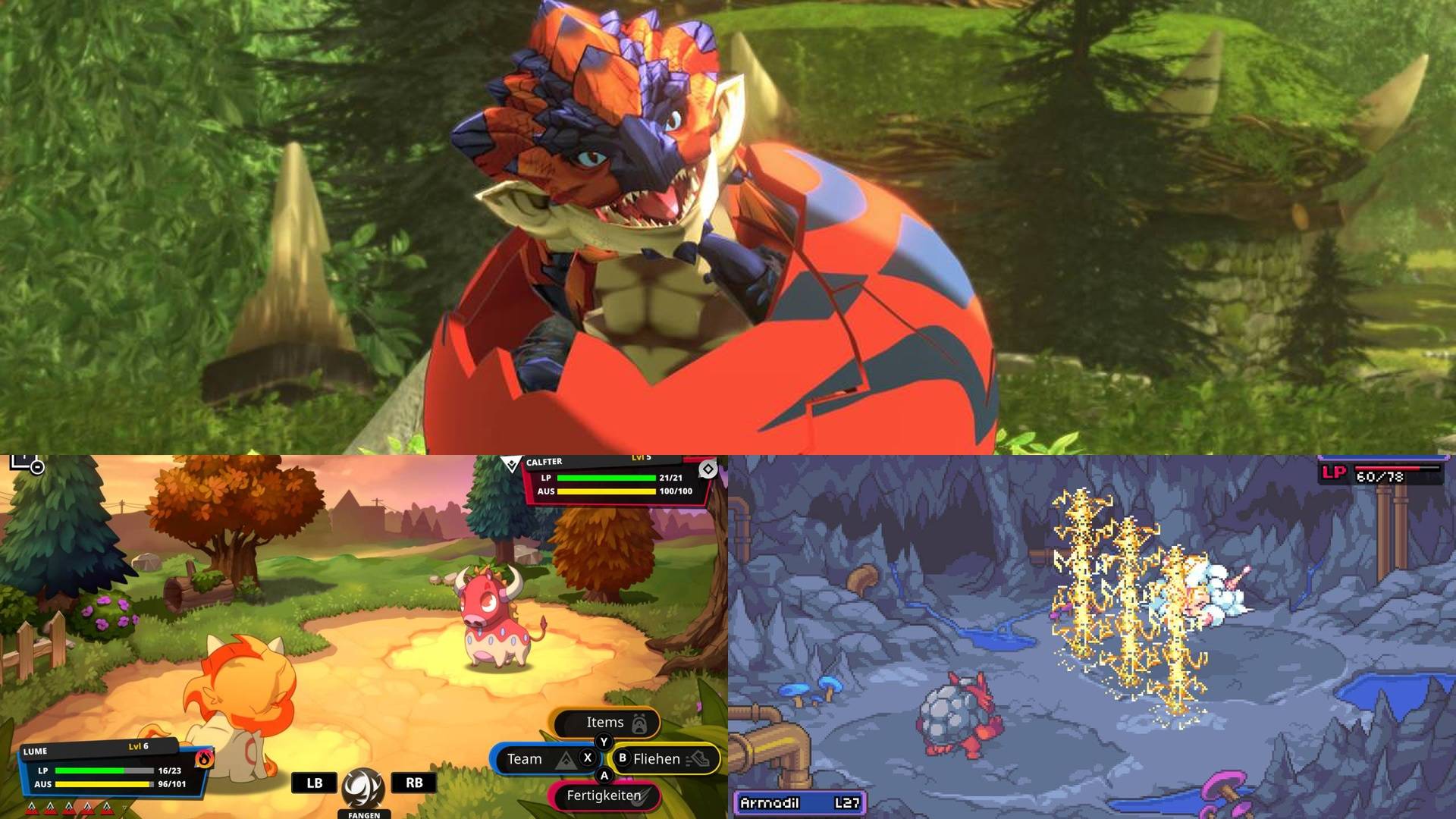
Task: Select the Fangen capture swirl icon
Action: 362,786
